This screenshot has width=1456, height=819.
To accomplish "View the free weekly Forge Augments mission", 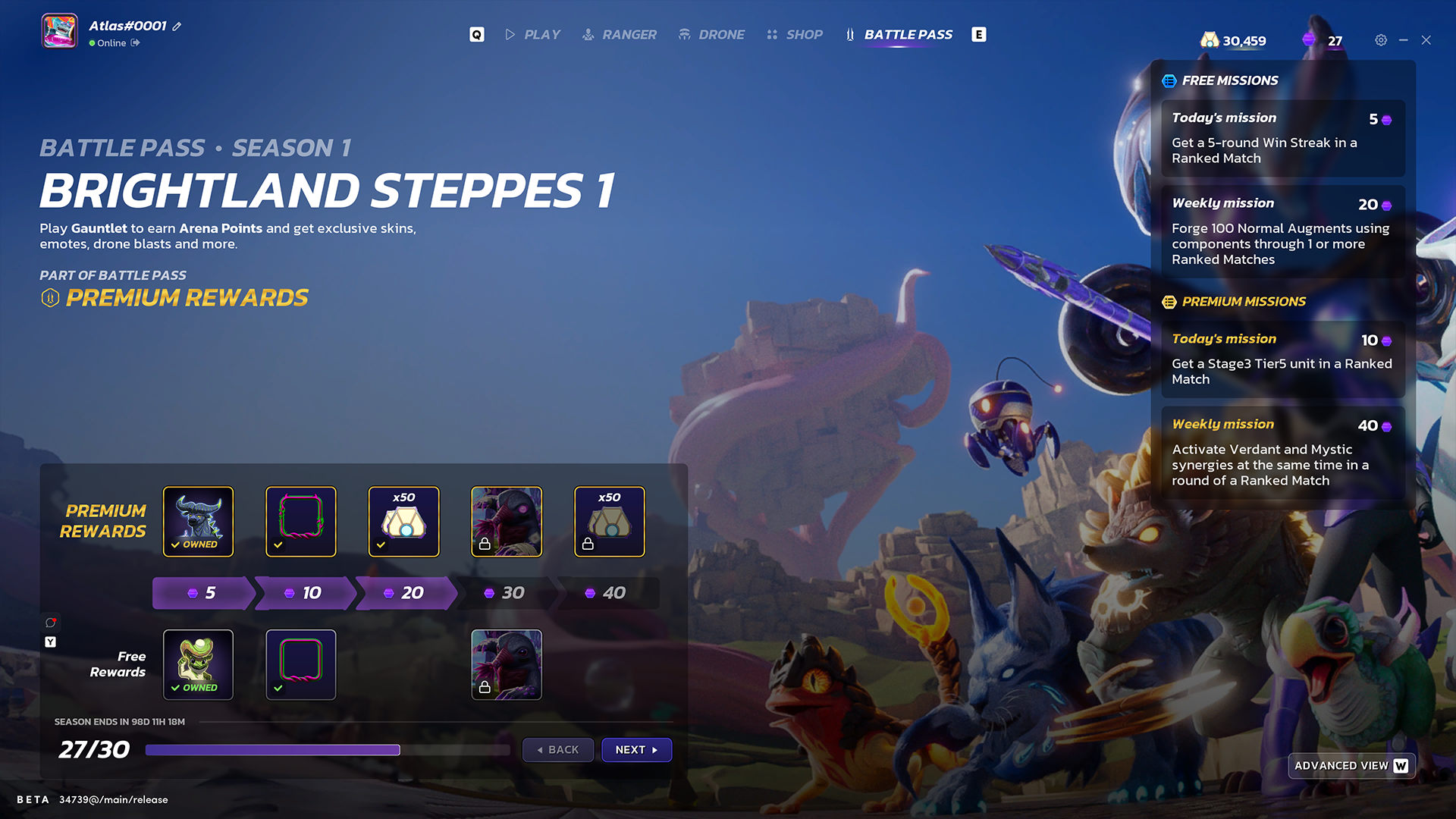I will click(x=1282, y=231).
